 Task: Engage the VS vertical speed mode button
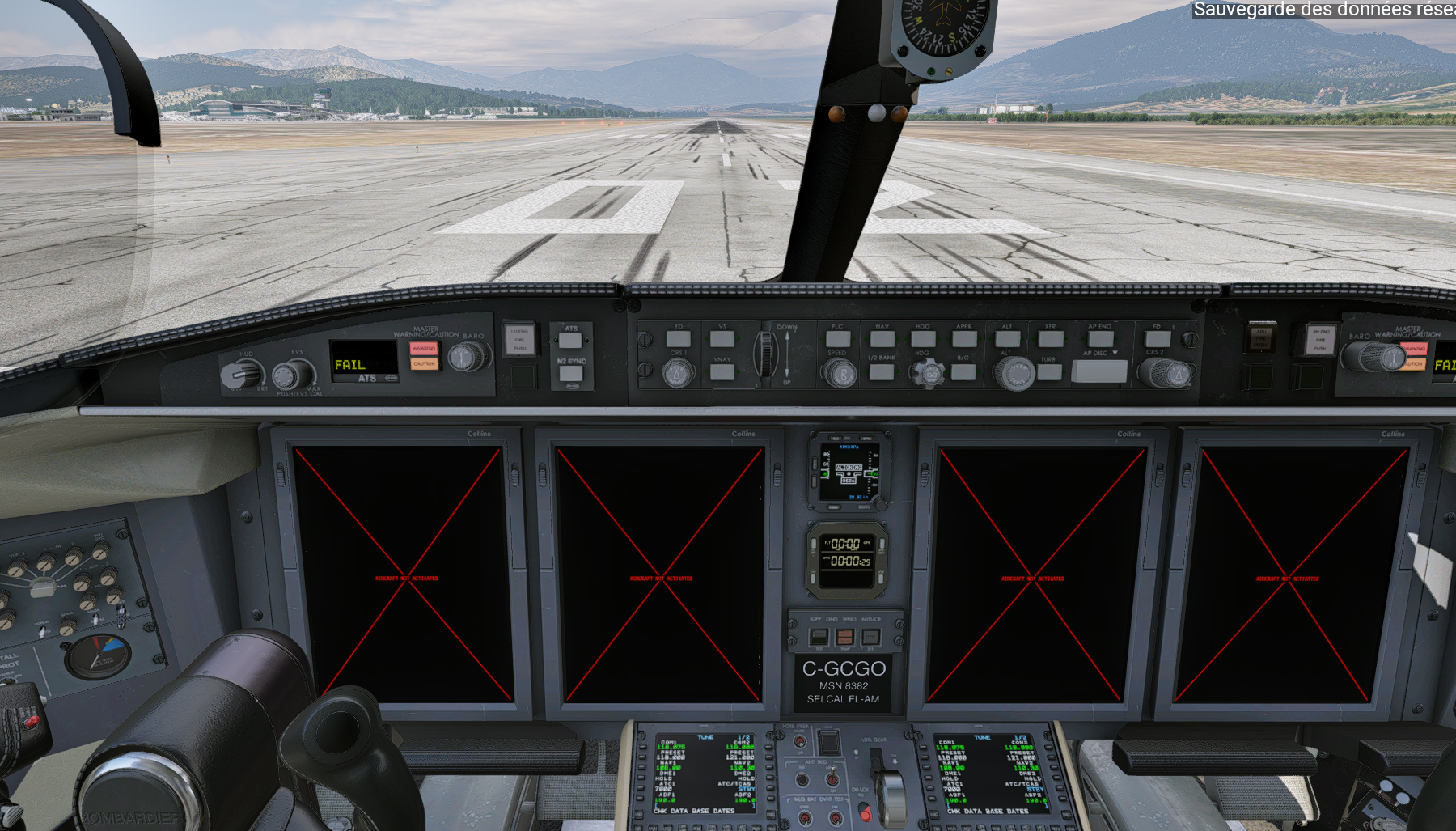(x=722, y=340)
